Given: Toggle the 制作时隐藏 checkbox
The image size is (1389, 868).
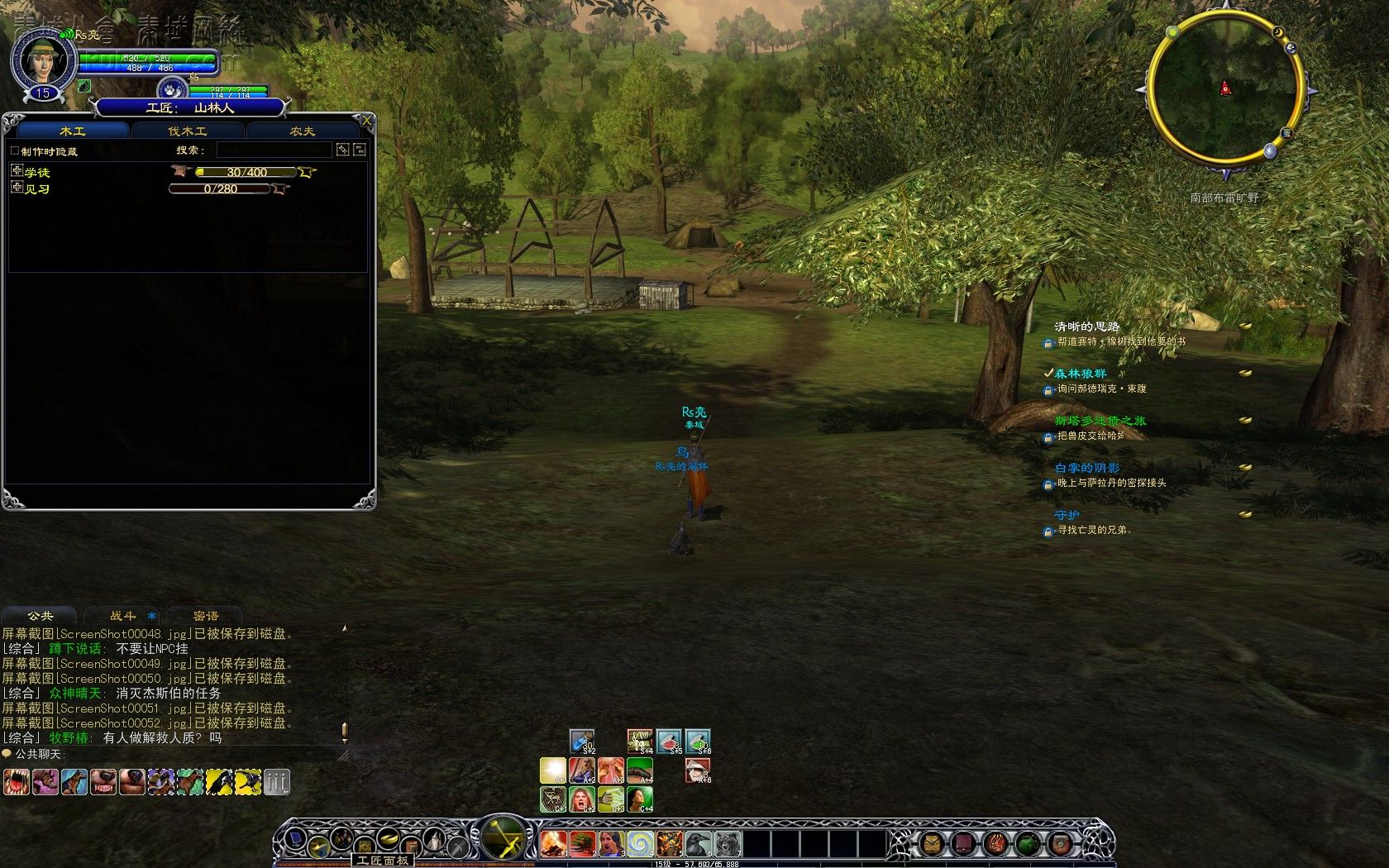Looking at the screenshot, I should pos(14,151).
